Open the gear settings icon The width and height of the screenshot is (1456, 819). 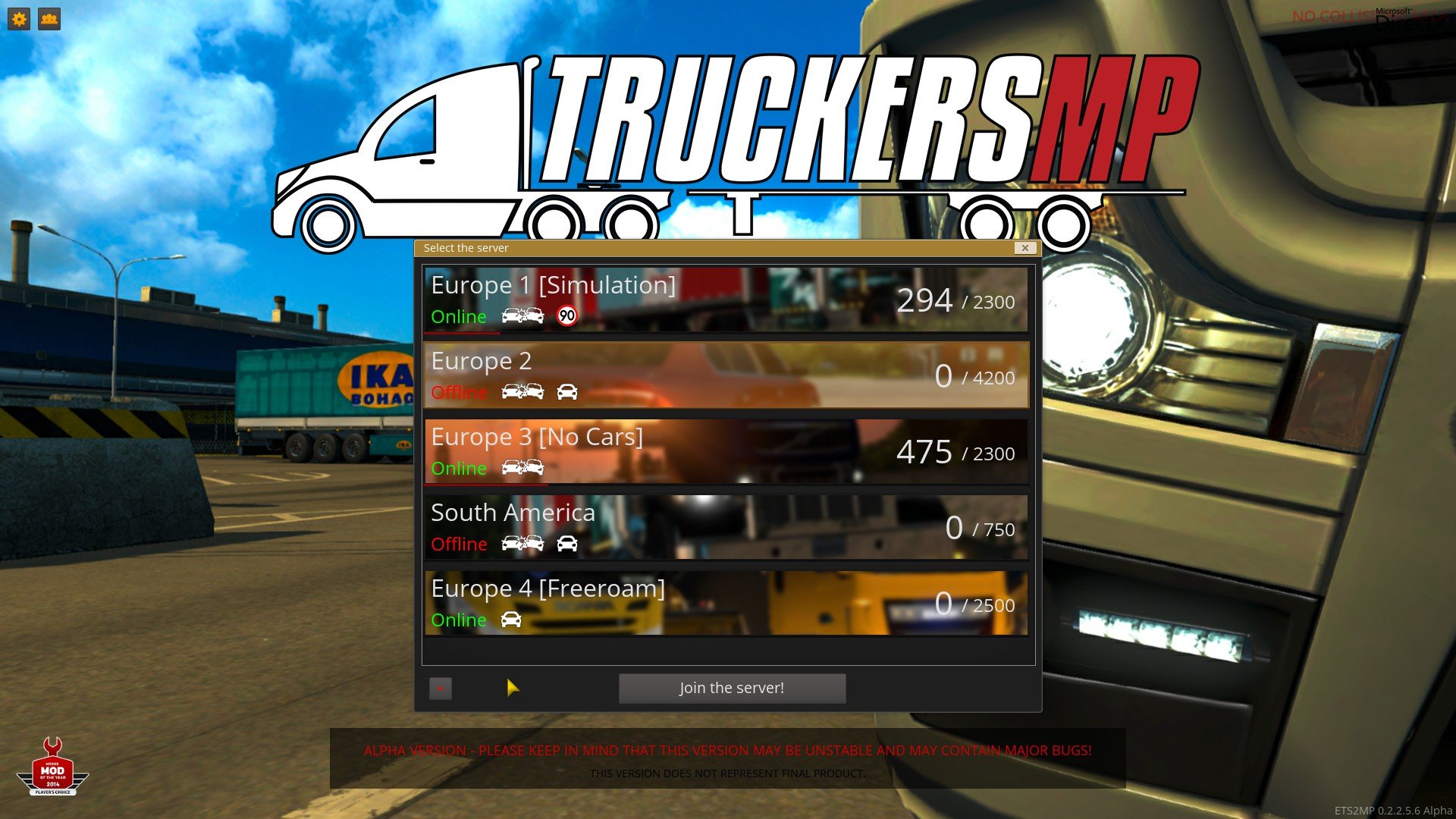tap(19, 19)
